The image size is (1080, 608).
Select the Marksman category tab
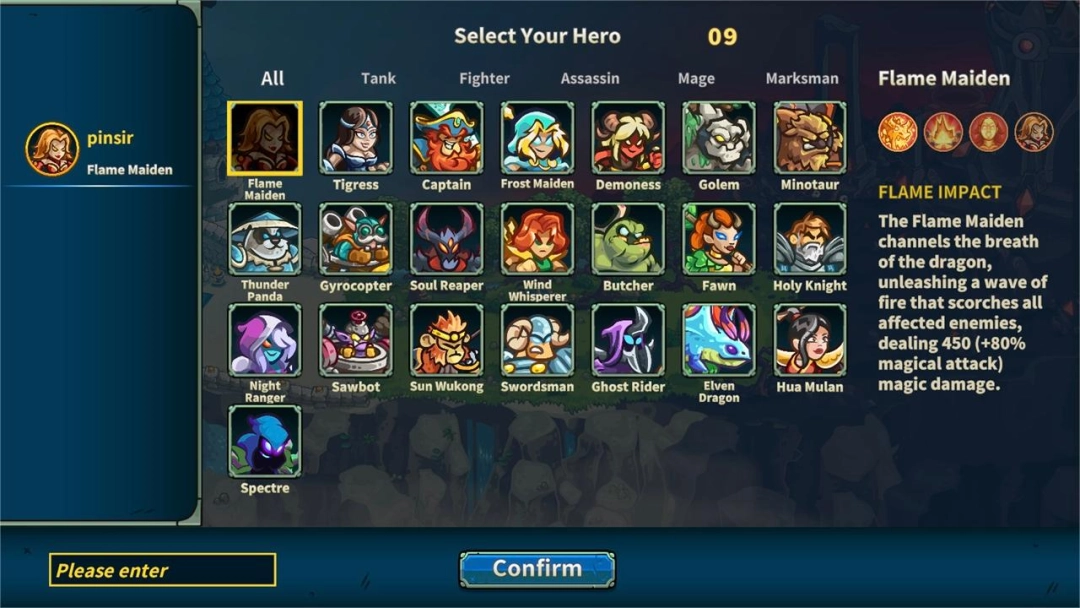click(802, 78)
